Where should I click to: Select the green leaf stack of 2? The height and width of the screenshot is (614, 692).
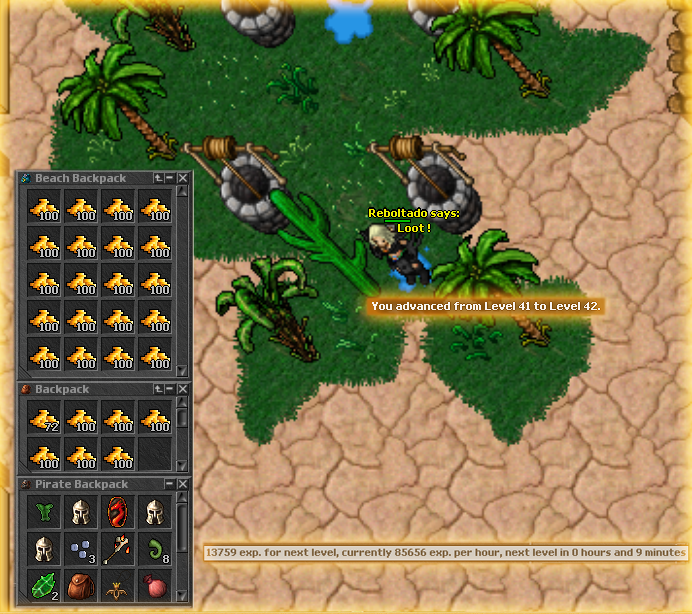pyautogui.click(x=46, y=584)
